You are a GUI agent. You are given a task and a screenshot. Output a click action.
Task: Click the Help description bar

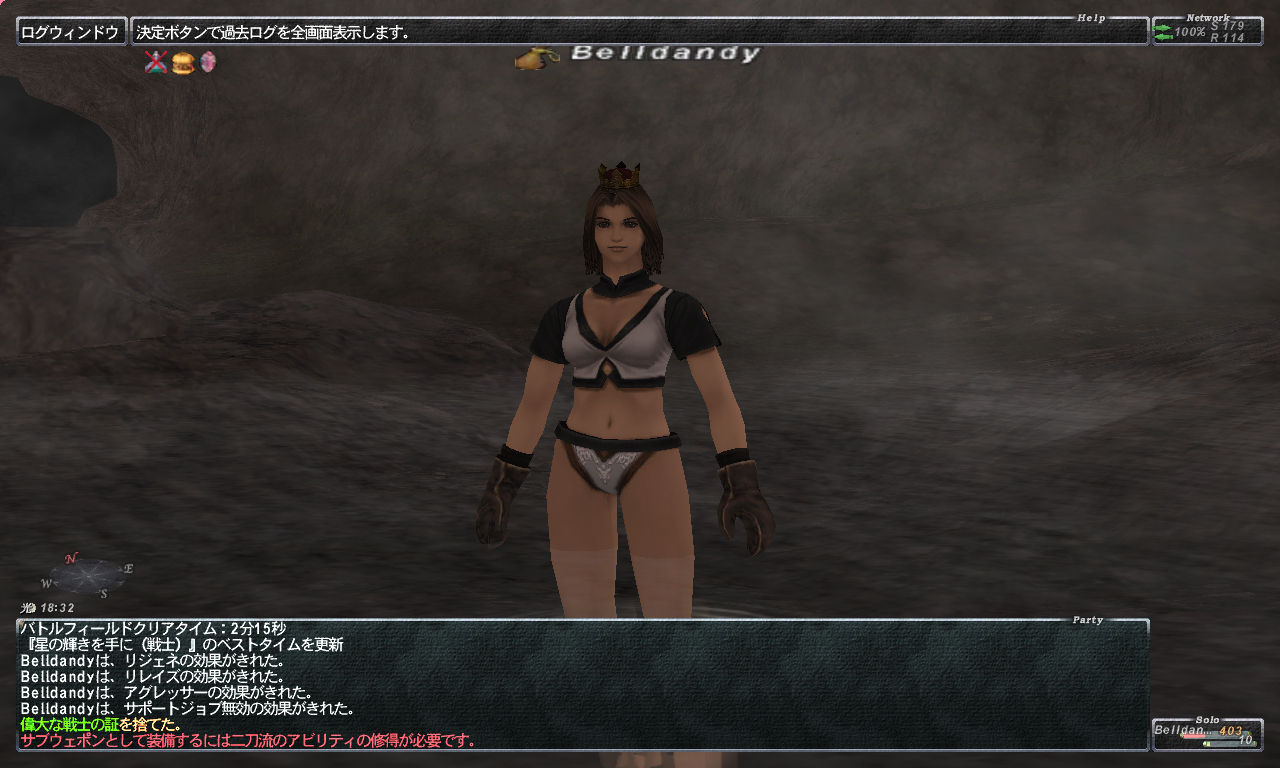[x=640, y=32]
